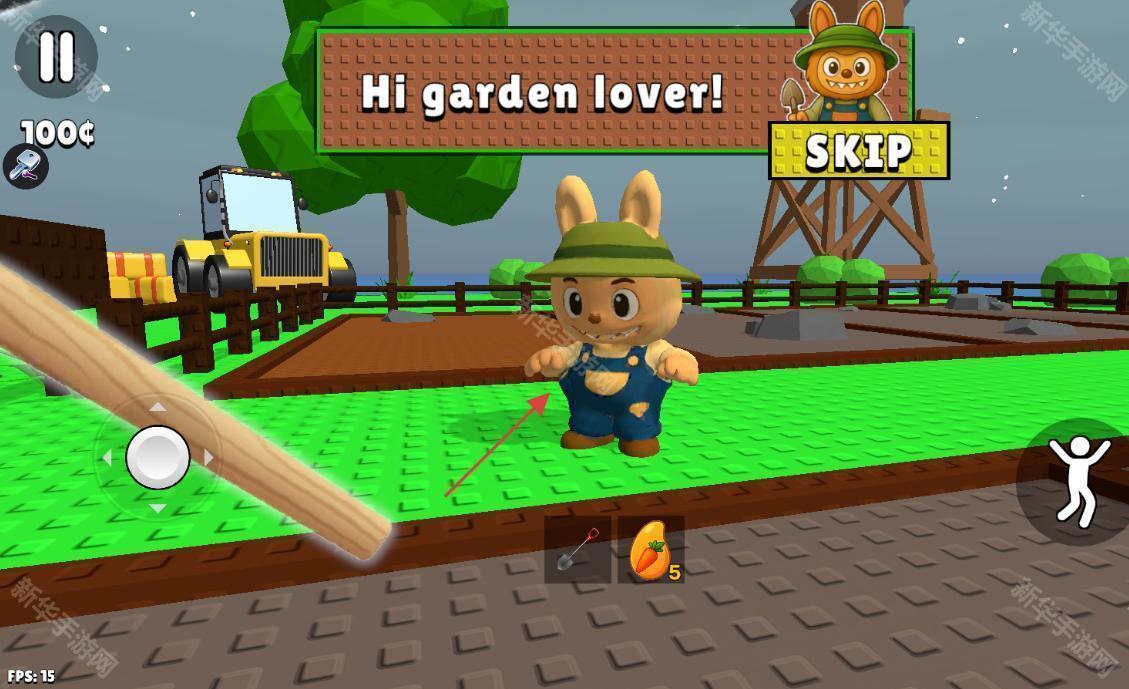Image resolution: width=1129 pixels, height=689 pixels.
Task: Select the shovel hotbar slot
Action: coord(577,550)
